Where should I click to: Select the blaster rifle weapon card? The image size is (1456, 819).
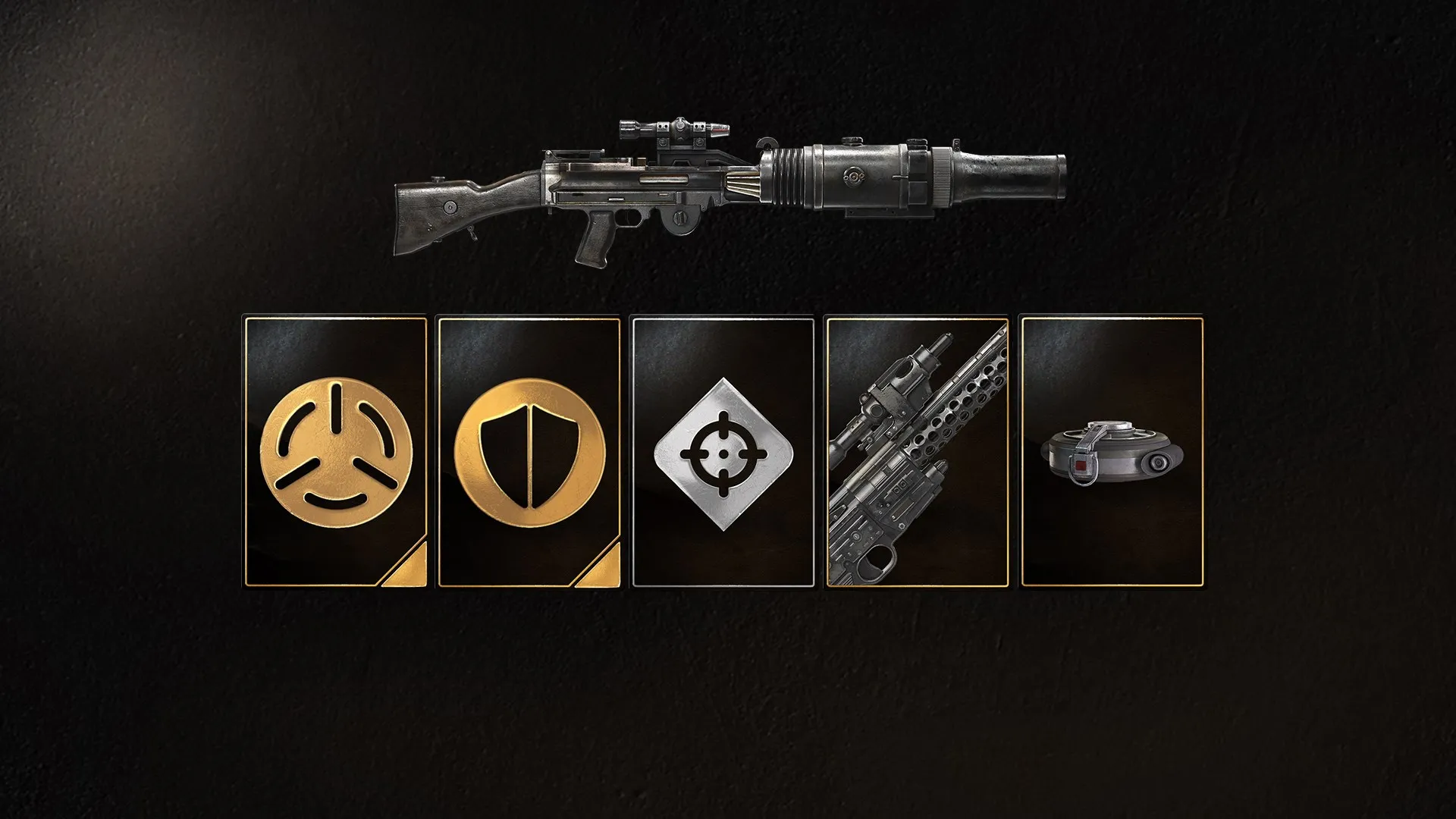pos(917,453)
